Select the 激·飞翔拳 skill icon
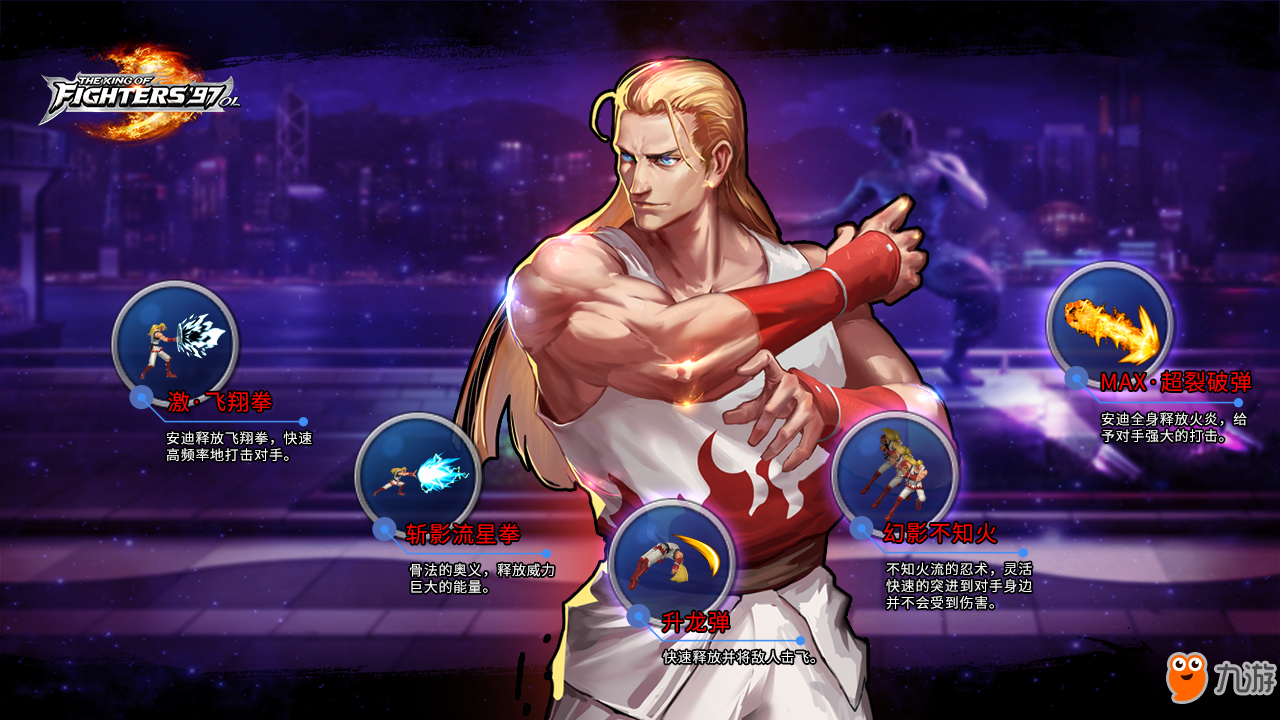The image size is (1280, 720). (175, 340)
